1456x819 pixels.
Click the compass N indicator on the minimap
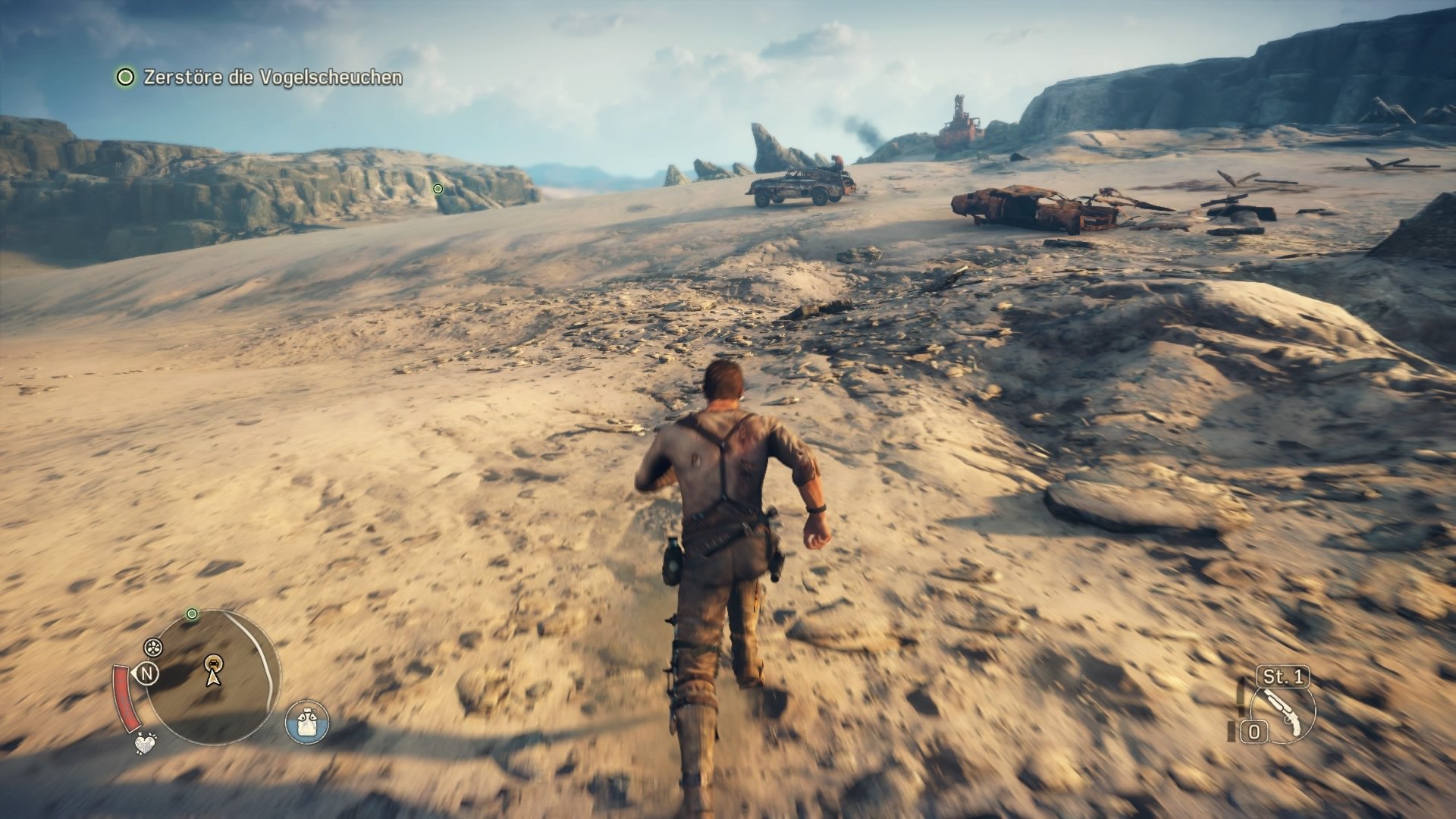click(x=147, y=674)
